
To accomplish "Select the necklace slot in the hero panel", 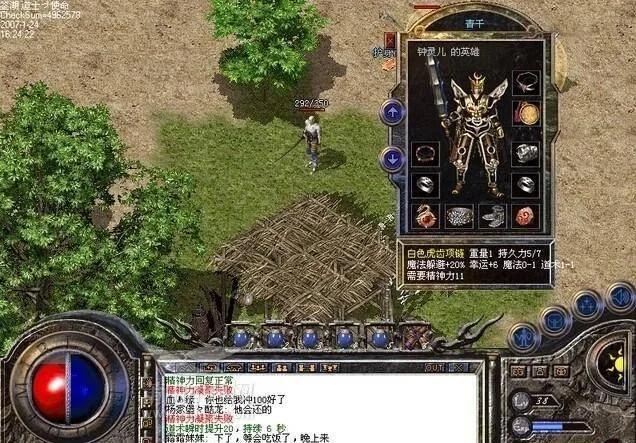I will coord(526,83).
